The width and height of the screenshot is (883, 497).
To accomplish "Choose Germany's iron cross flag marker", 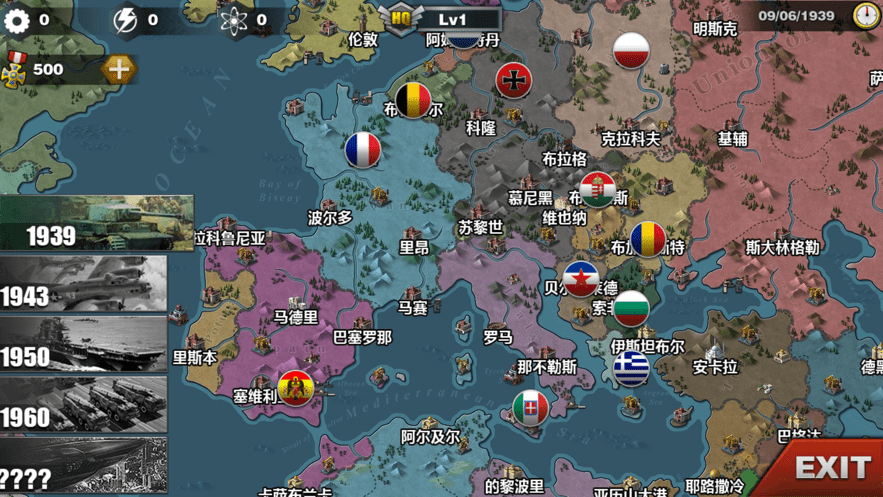I will 514,80.
